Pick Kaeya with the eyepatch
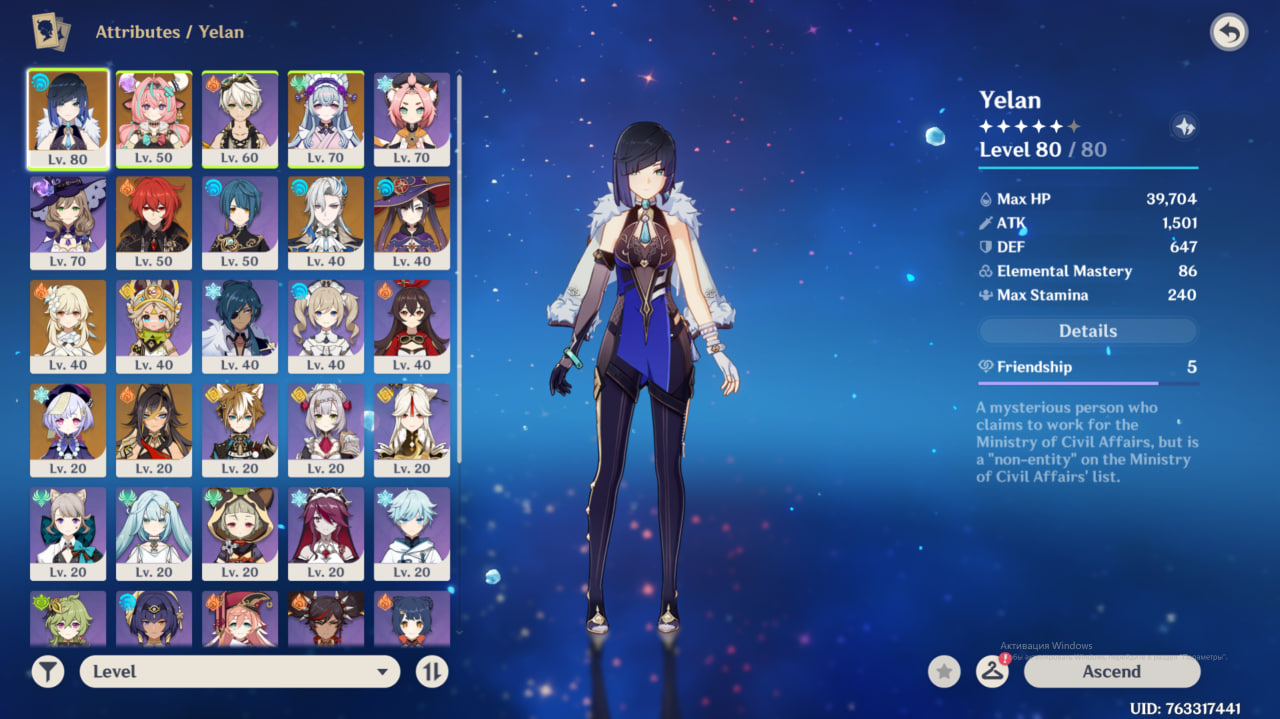This screenshot has width=1280, height=719. (240, 326)
